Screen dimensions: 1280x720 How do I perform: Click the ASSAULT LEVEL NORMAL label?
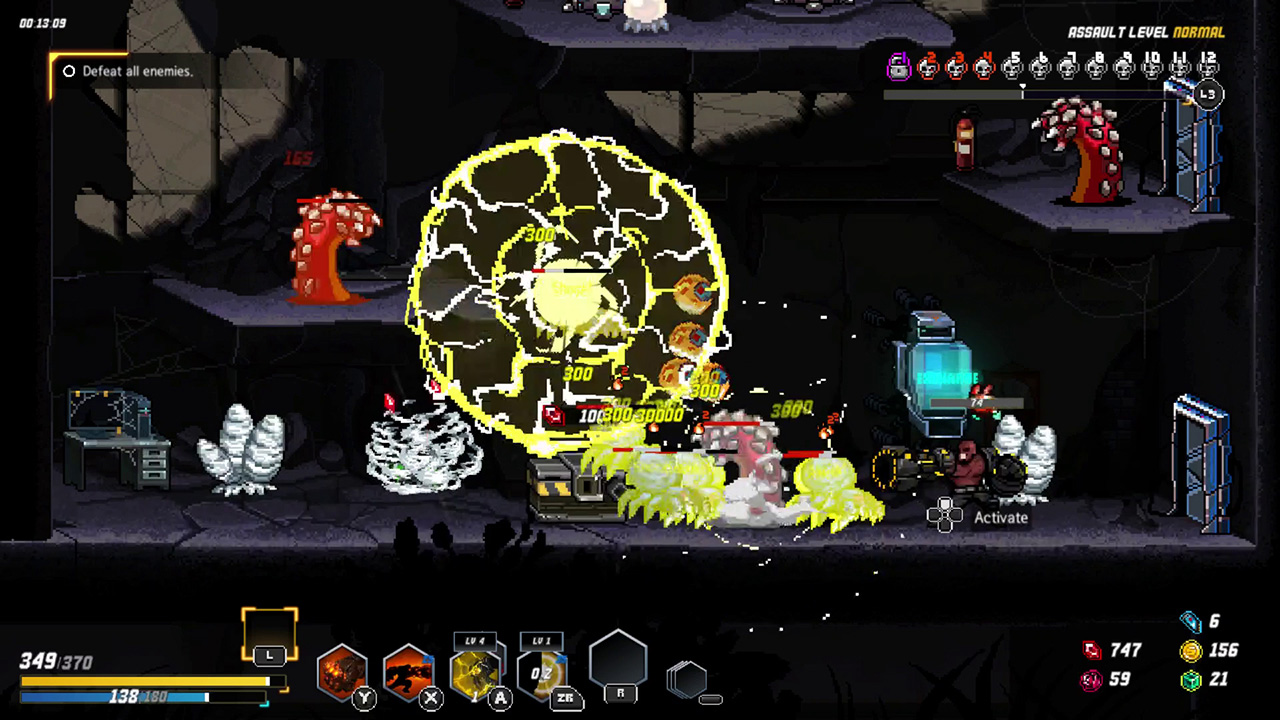point(1146,31)
